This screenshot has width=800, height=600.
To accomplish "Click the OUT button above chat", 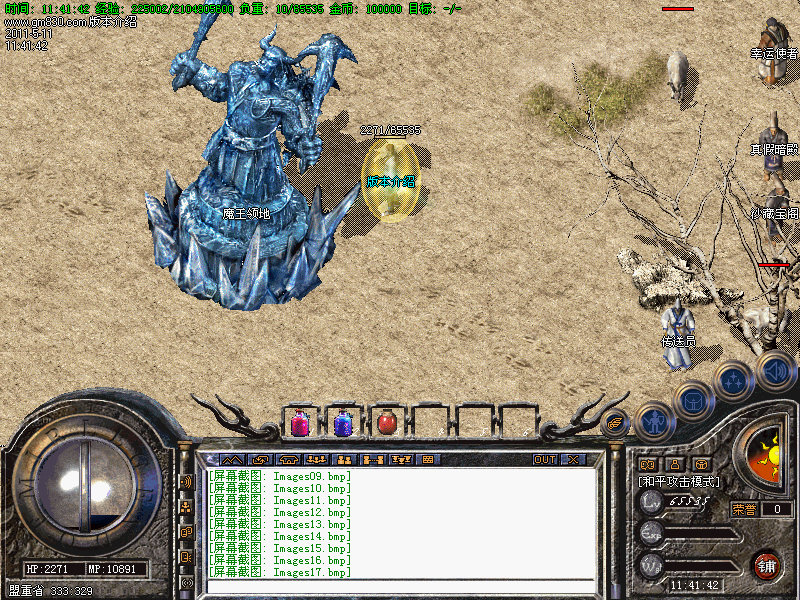I will pyautogui.click(x=545, y=459).
